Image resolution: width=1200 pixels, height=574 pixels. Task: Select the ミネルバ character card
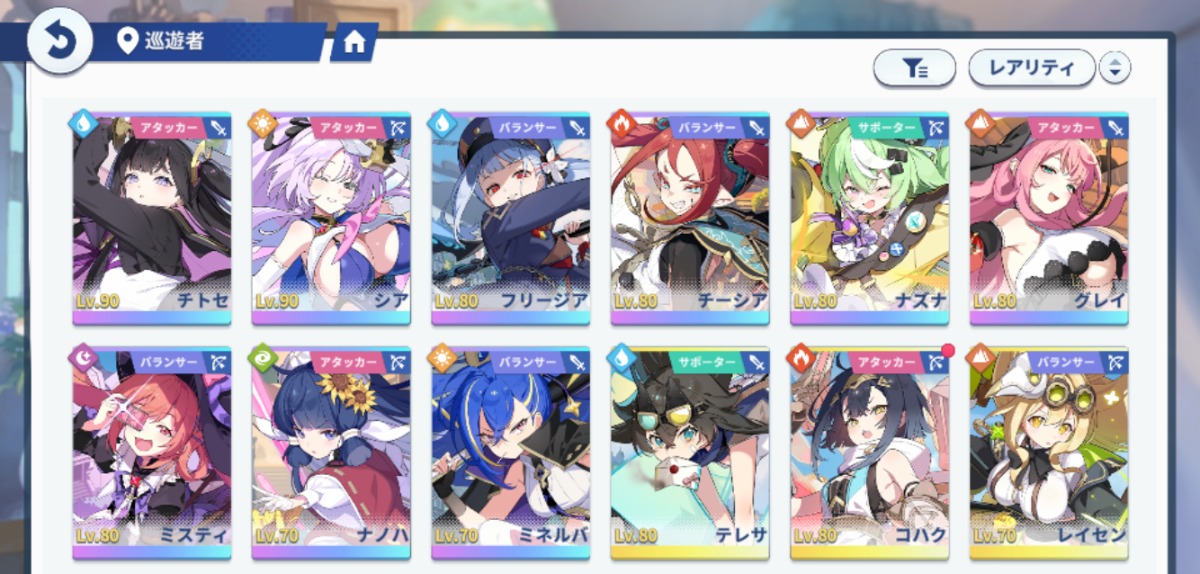pyautogui.click(x=511, y=452)
